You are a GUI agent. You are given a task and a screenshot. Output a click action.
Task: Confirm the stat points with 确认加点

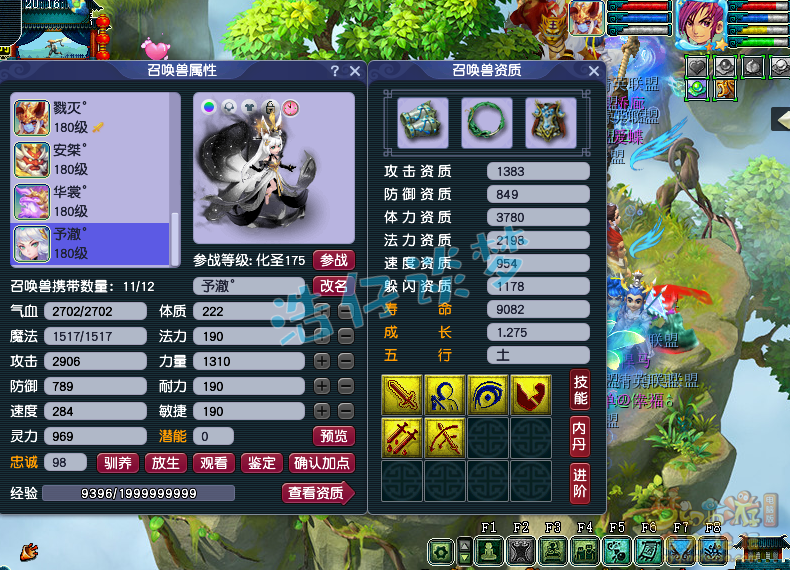click(x=322, y=463)
